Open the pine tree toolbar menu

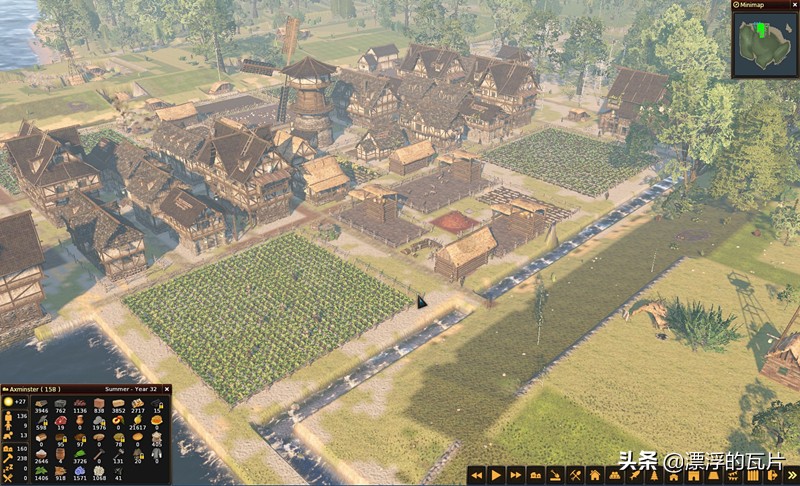coord(653,475)
